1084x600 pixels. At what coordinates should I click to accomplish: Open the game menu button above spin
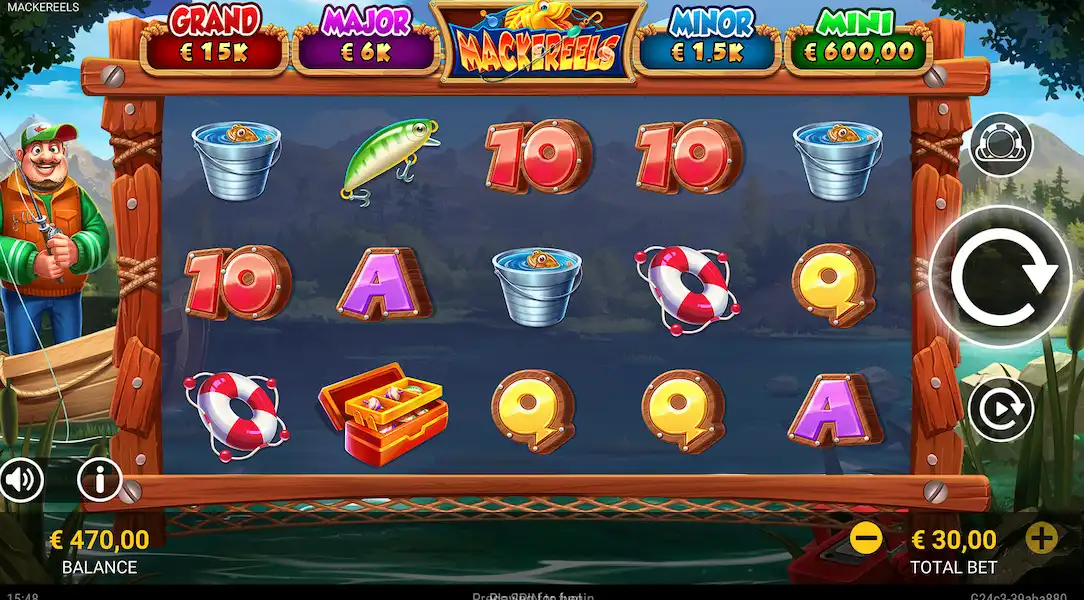click(x=1001, y=146)
